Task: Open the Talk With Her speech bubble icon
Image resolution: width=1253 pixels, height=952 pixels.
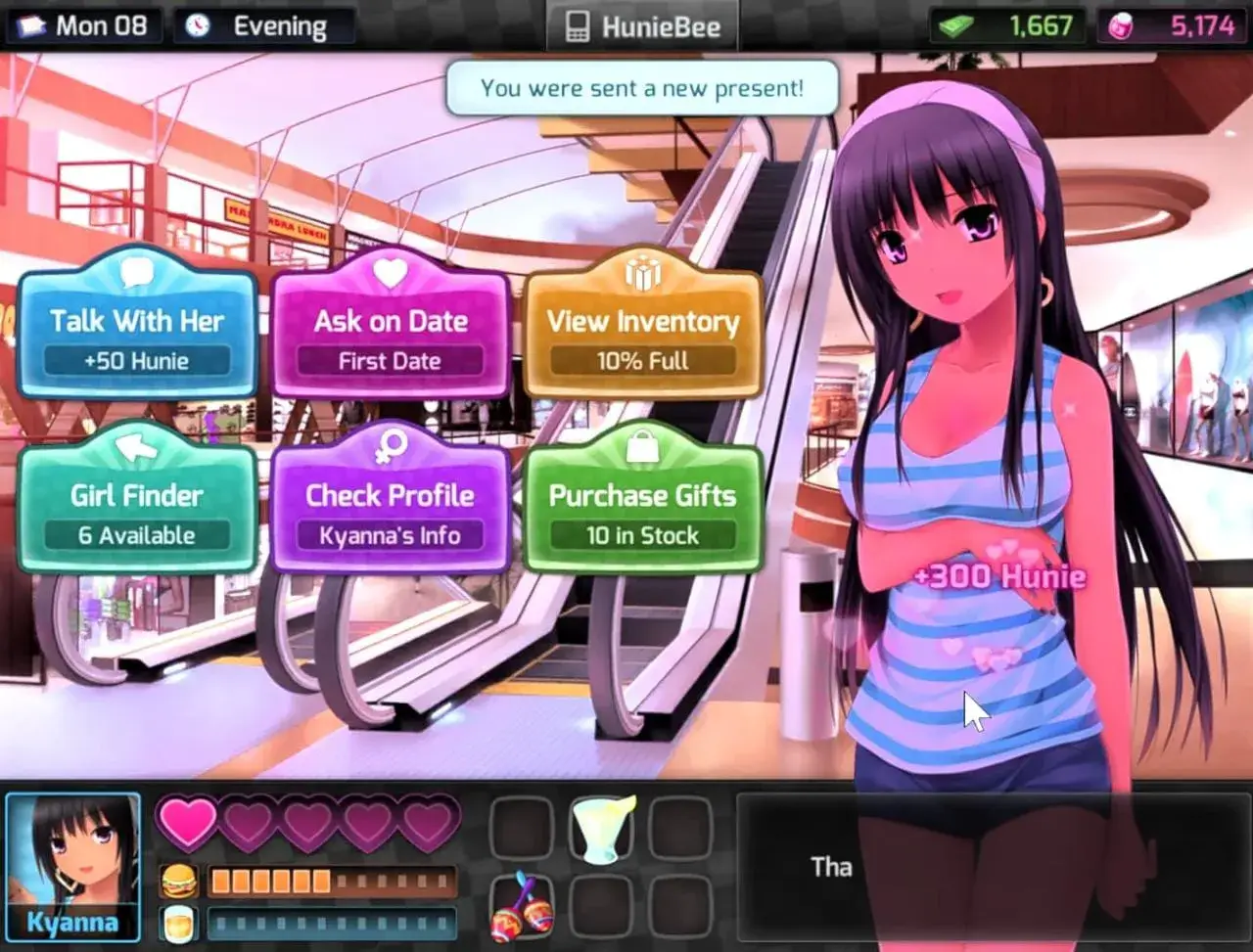Action: 137,273
